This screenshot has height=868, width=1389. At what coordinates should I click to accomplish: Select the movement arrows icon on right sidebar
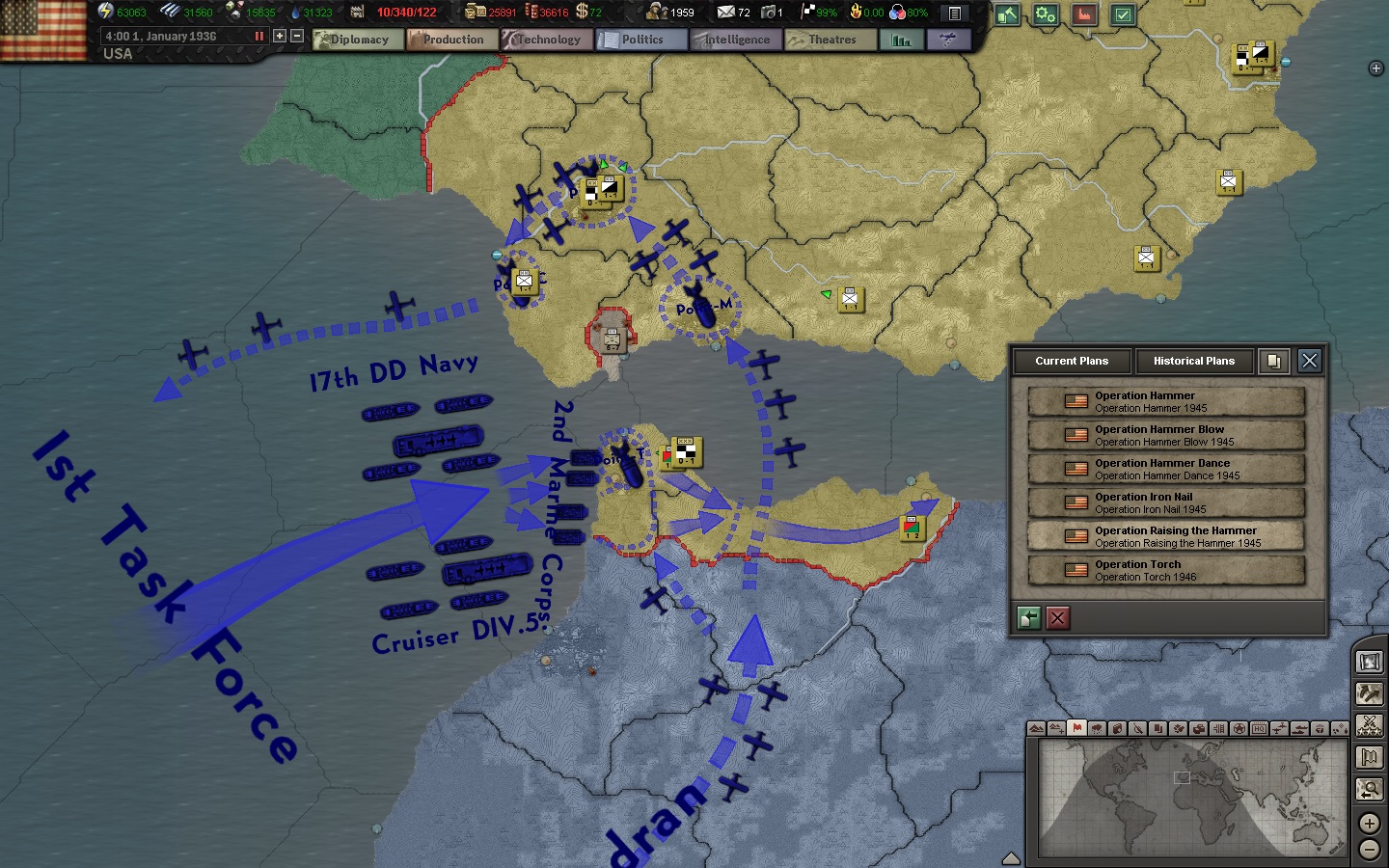pos(1370,692)
